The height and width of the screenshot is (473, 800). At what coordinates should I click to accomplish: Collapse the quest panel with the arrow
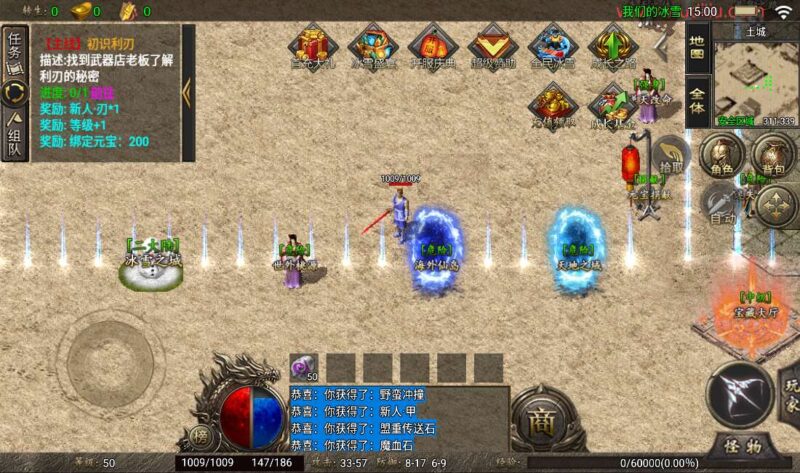pos(187,92)
